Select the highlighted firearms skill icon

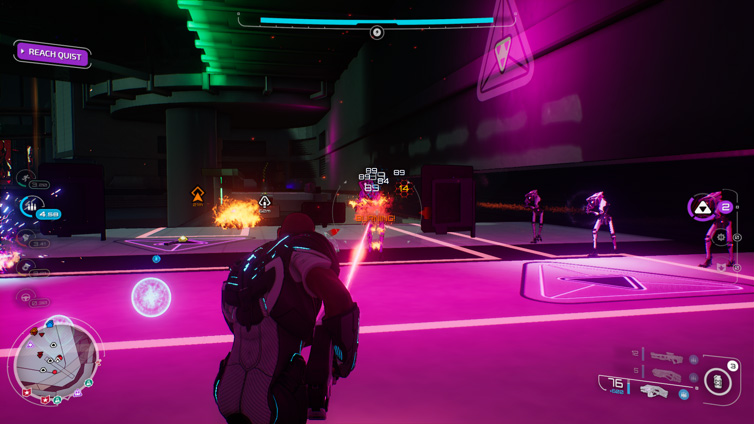point(30,207)
